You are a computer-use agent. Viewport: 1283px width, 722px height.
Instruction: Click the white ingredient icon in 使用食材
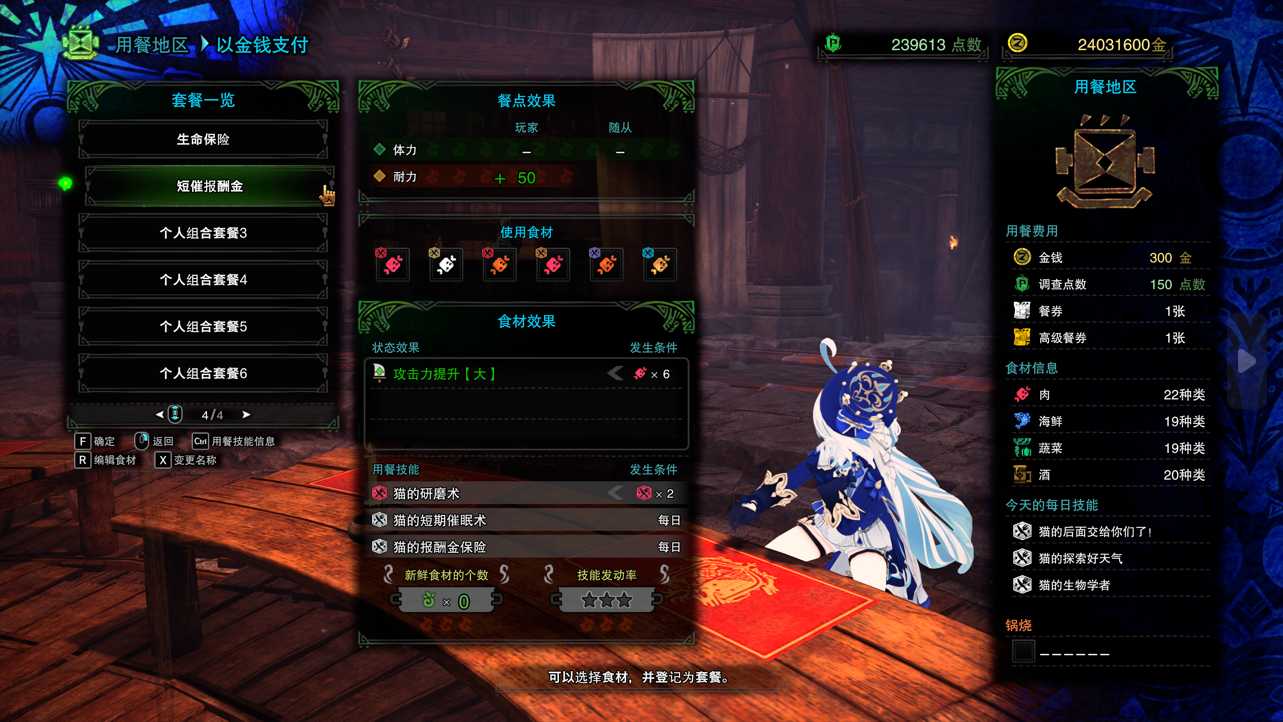[x=445, y=262]
